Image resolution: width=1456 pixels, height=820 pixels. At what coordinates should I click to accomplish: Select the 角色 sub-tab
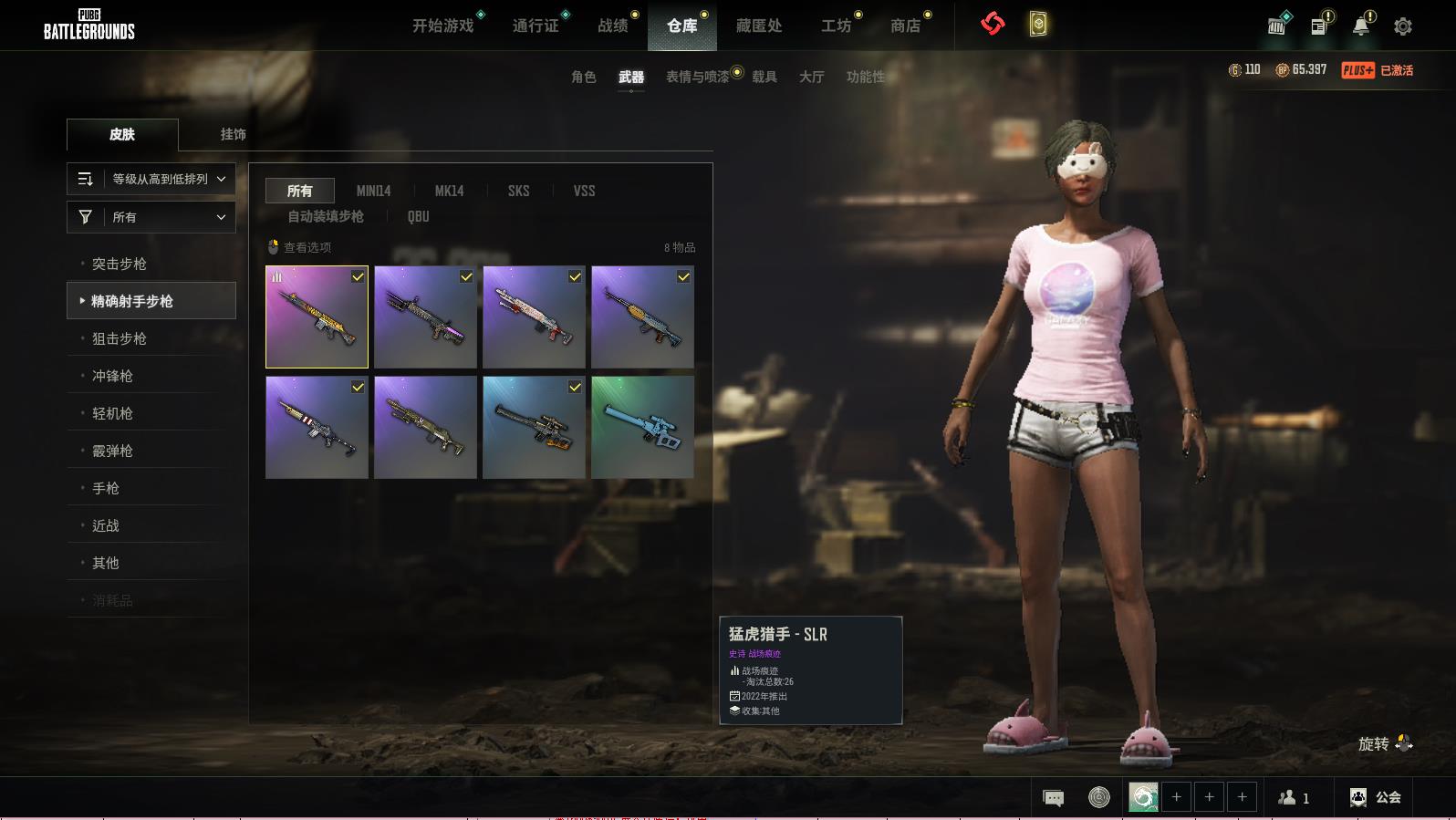(x=584, y=77)
